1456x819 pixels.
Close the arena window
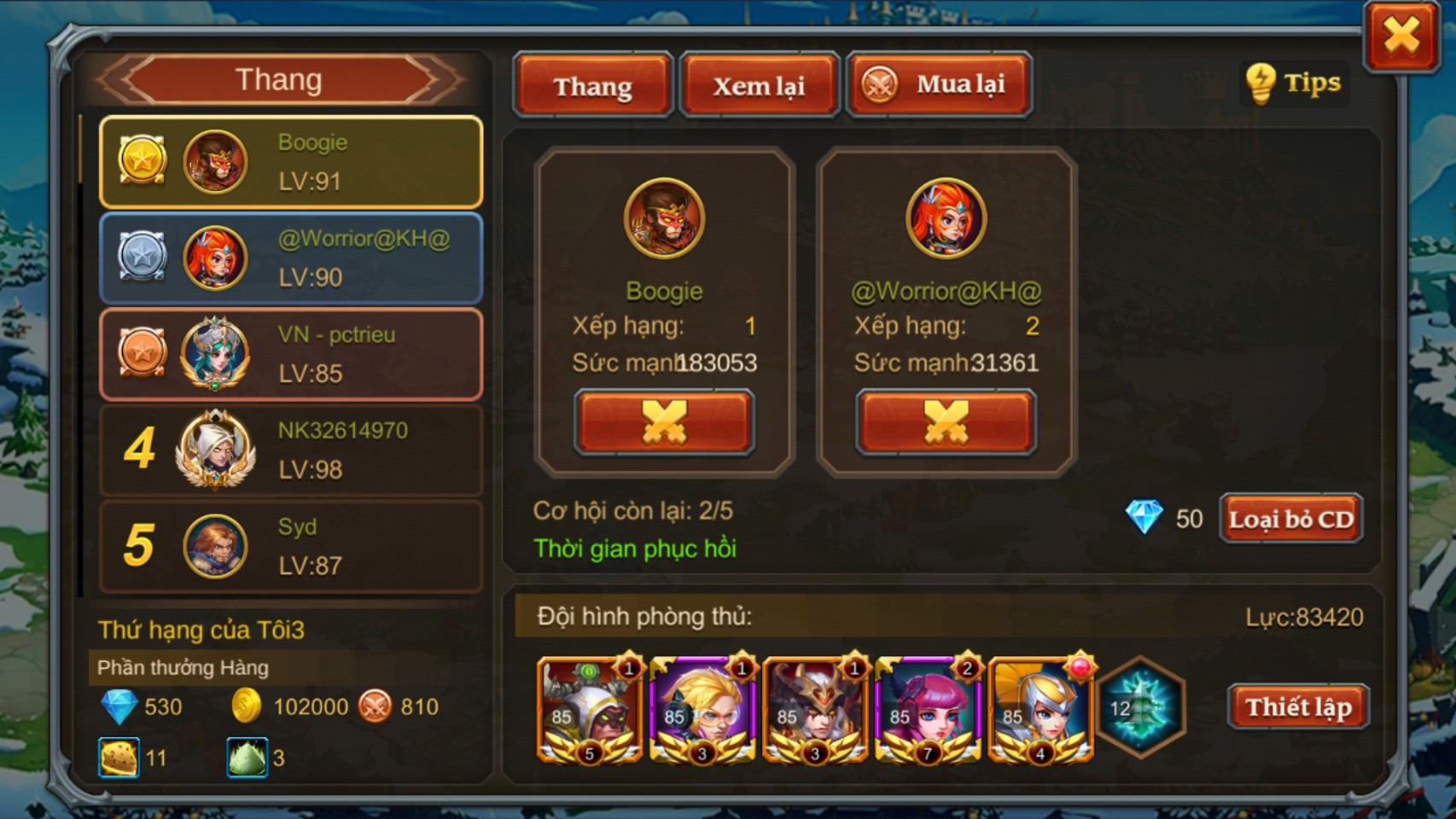1401,37
